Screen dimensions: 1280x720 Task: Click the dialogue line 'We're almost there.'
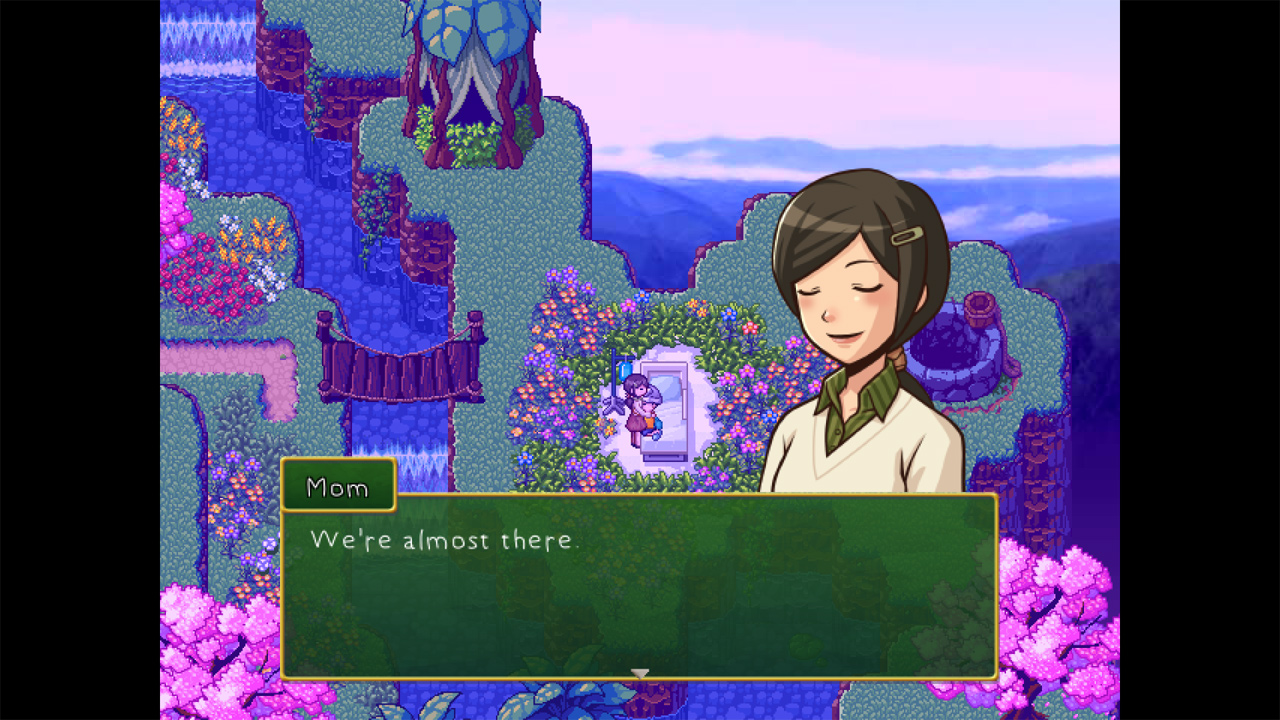click(445, 541)
